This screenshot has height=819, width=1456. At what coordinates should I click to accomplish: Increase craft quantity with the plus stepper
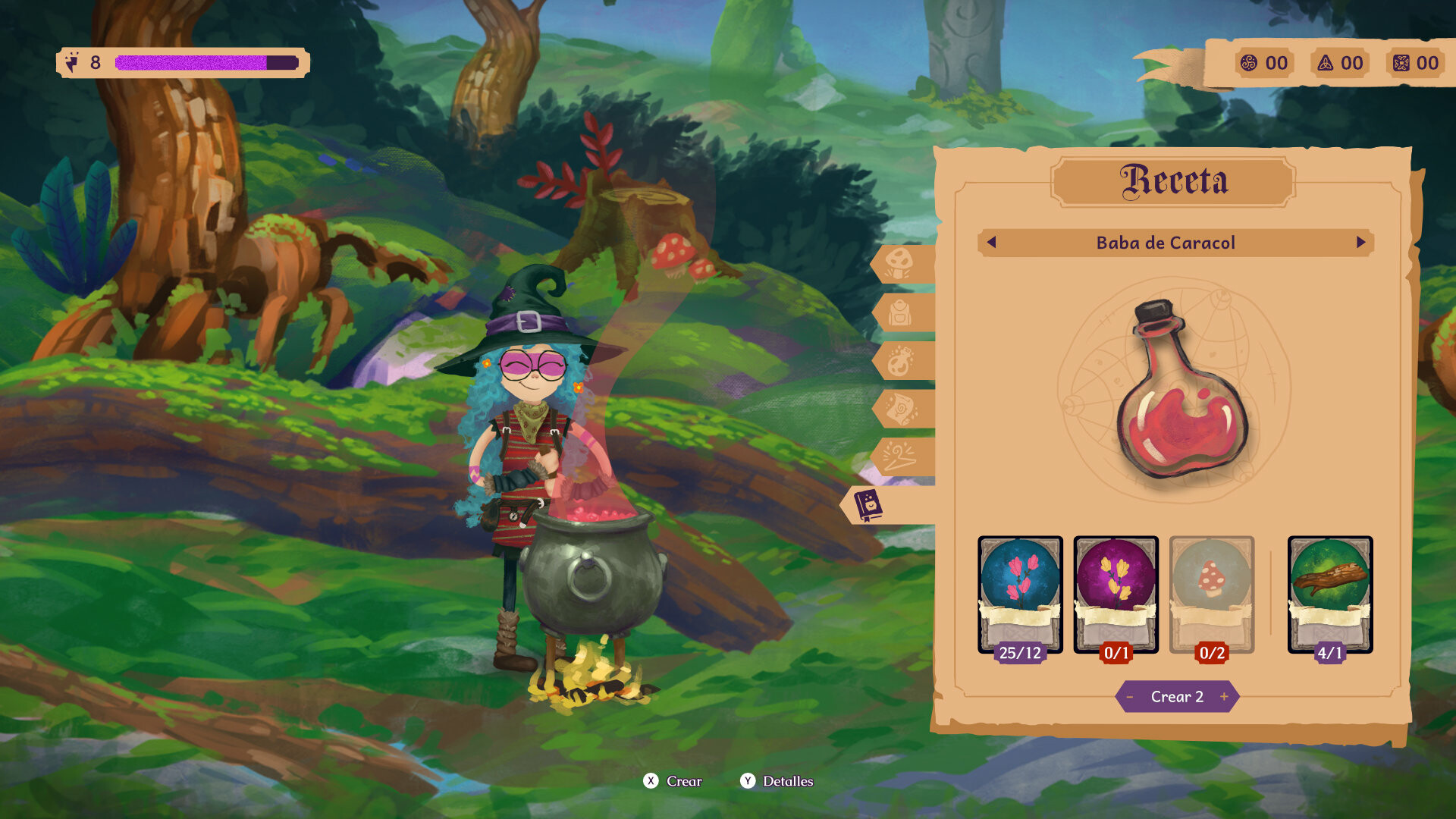point(1223,695)
